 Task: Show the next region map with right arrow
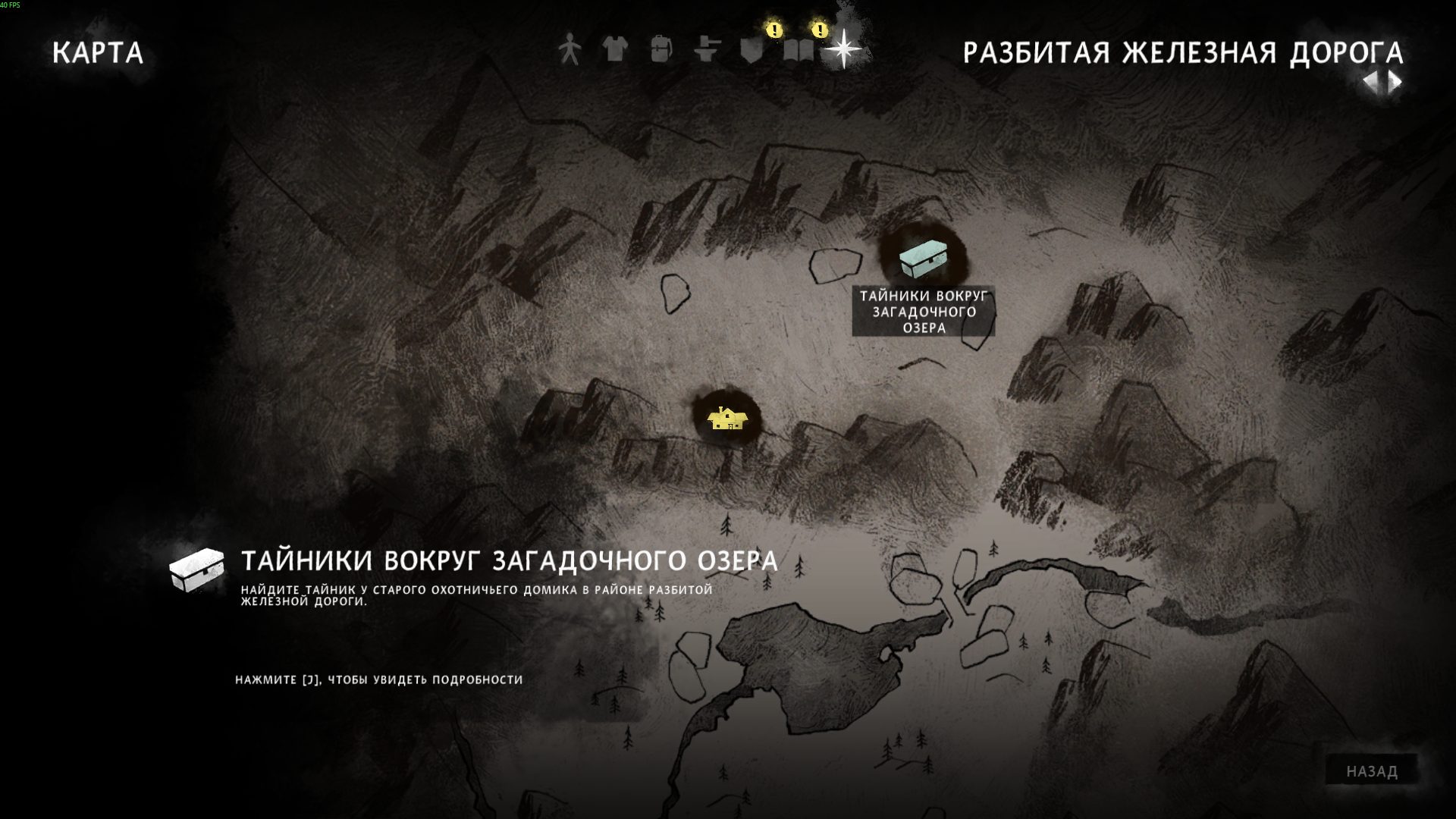coord(1395,82)
